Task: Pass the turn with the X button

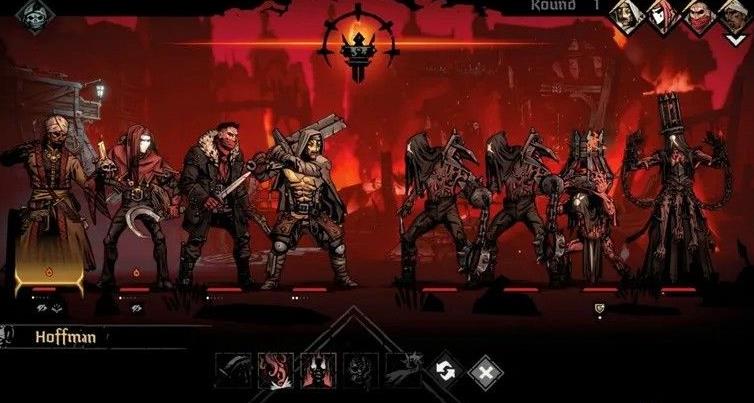Action: pyautogui.click(x=485, y=372)
